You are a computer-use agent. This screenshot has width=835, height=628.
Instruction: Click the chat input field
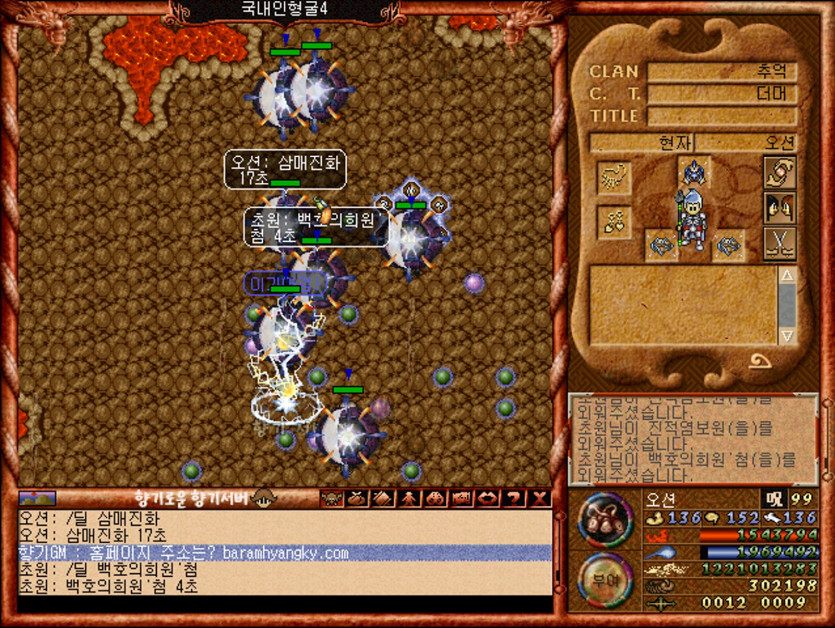(x=284, y=605)
